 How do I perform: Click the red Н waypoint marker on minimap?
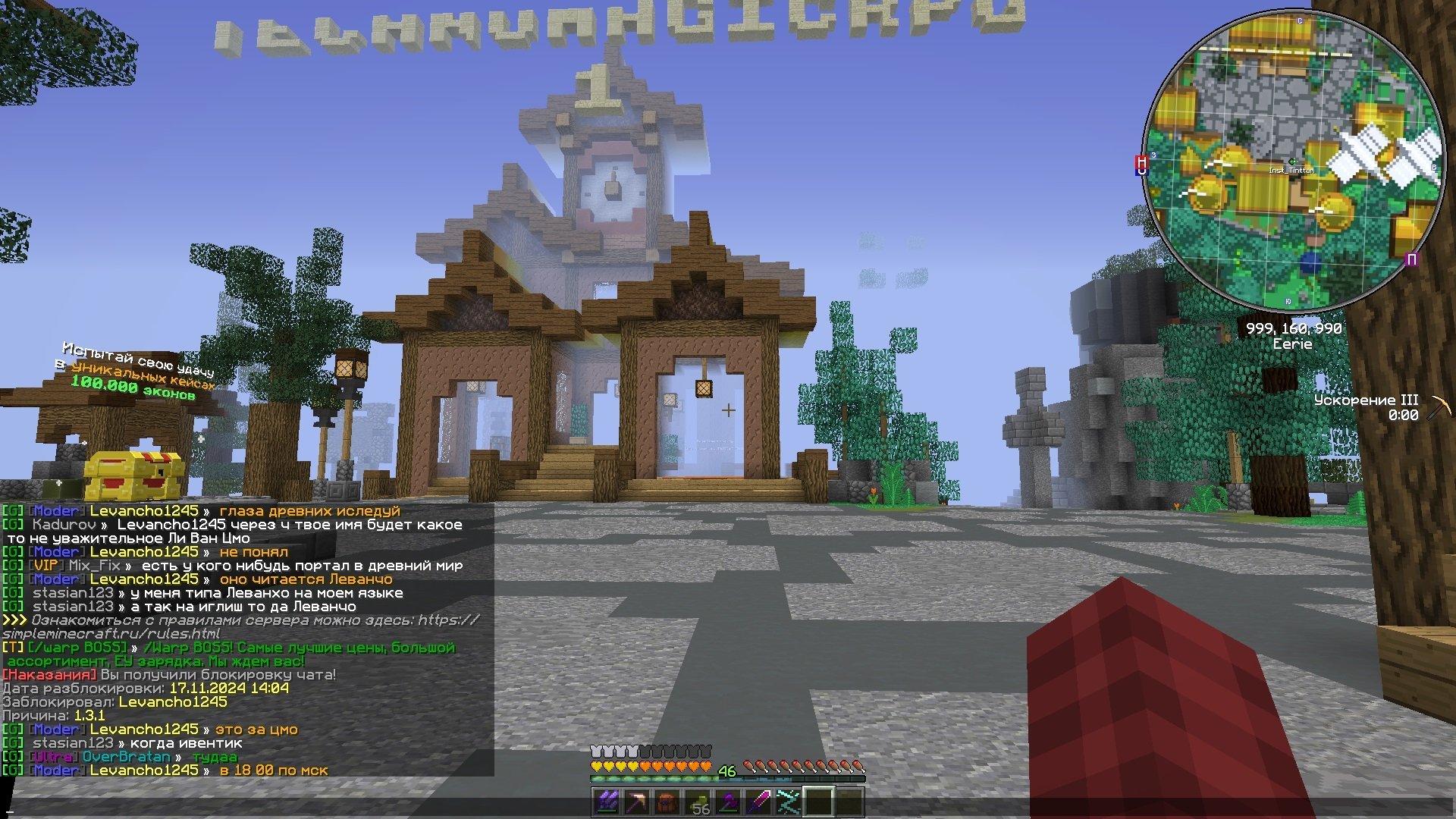click(x=1141, y=162)
